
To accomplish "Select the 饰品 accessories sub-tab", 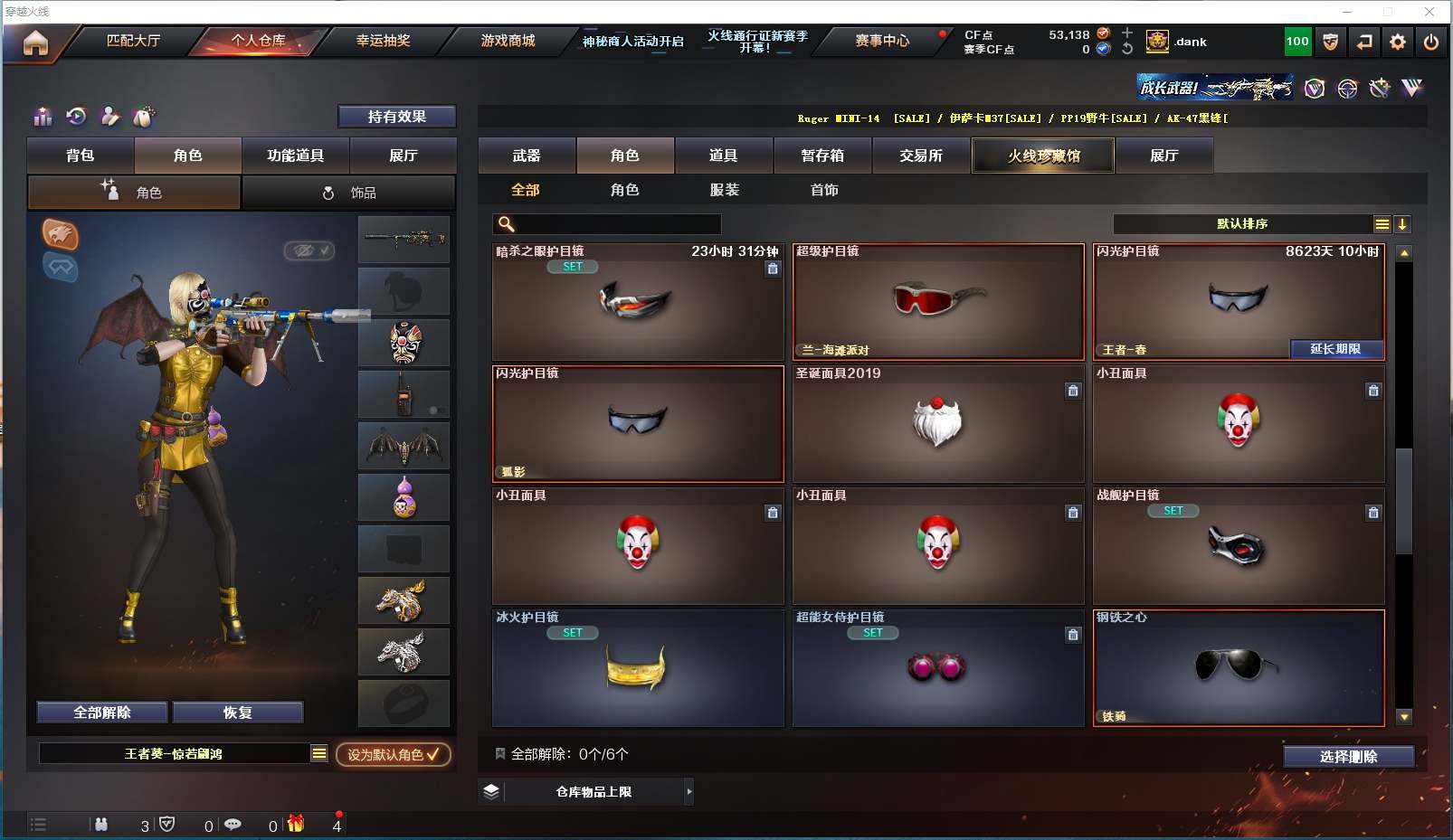I will point(349,193).
